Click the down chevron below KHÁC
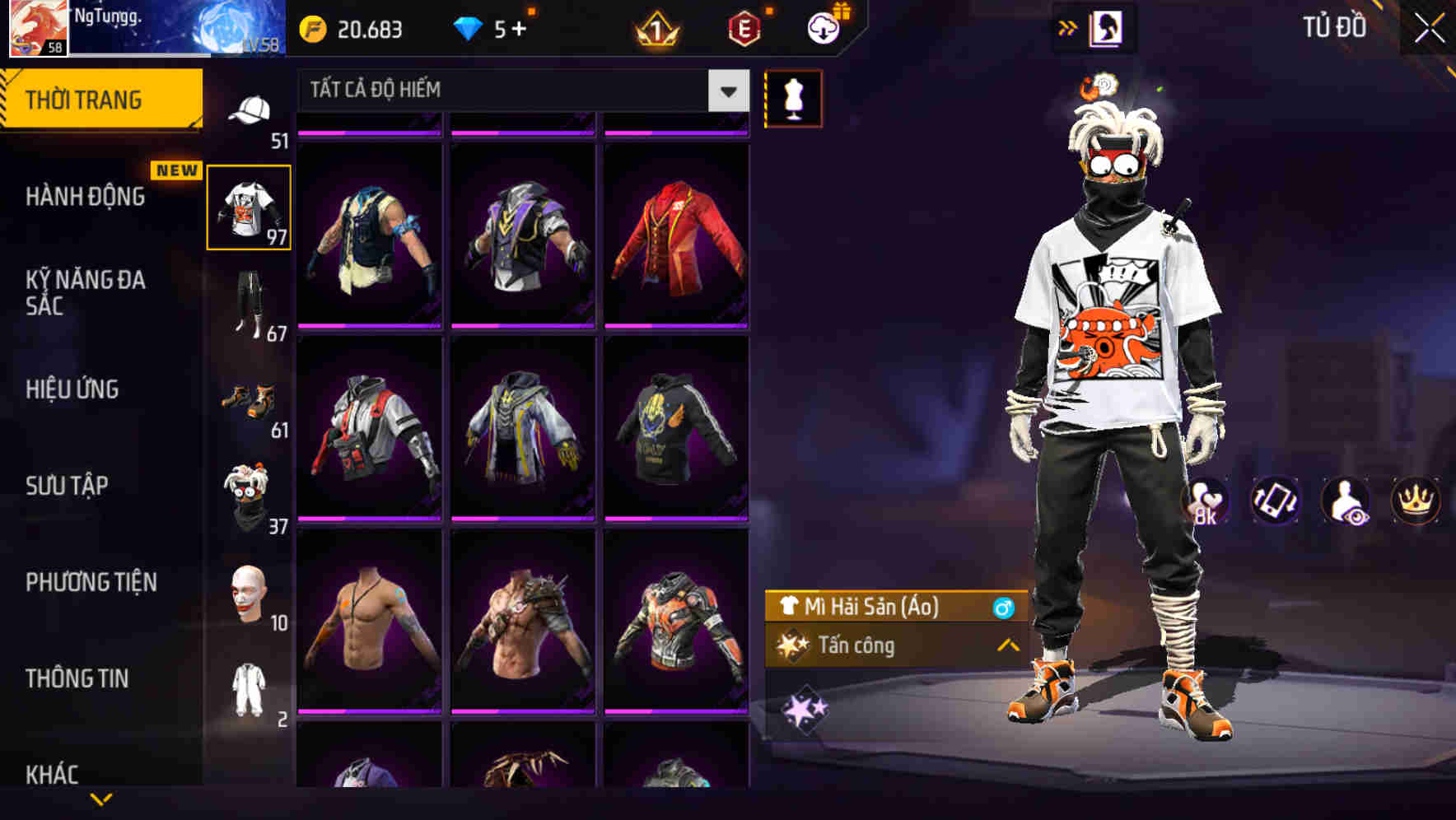Viewport: 1456px width, 820px height. tap(102, 800)
